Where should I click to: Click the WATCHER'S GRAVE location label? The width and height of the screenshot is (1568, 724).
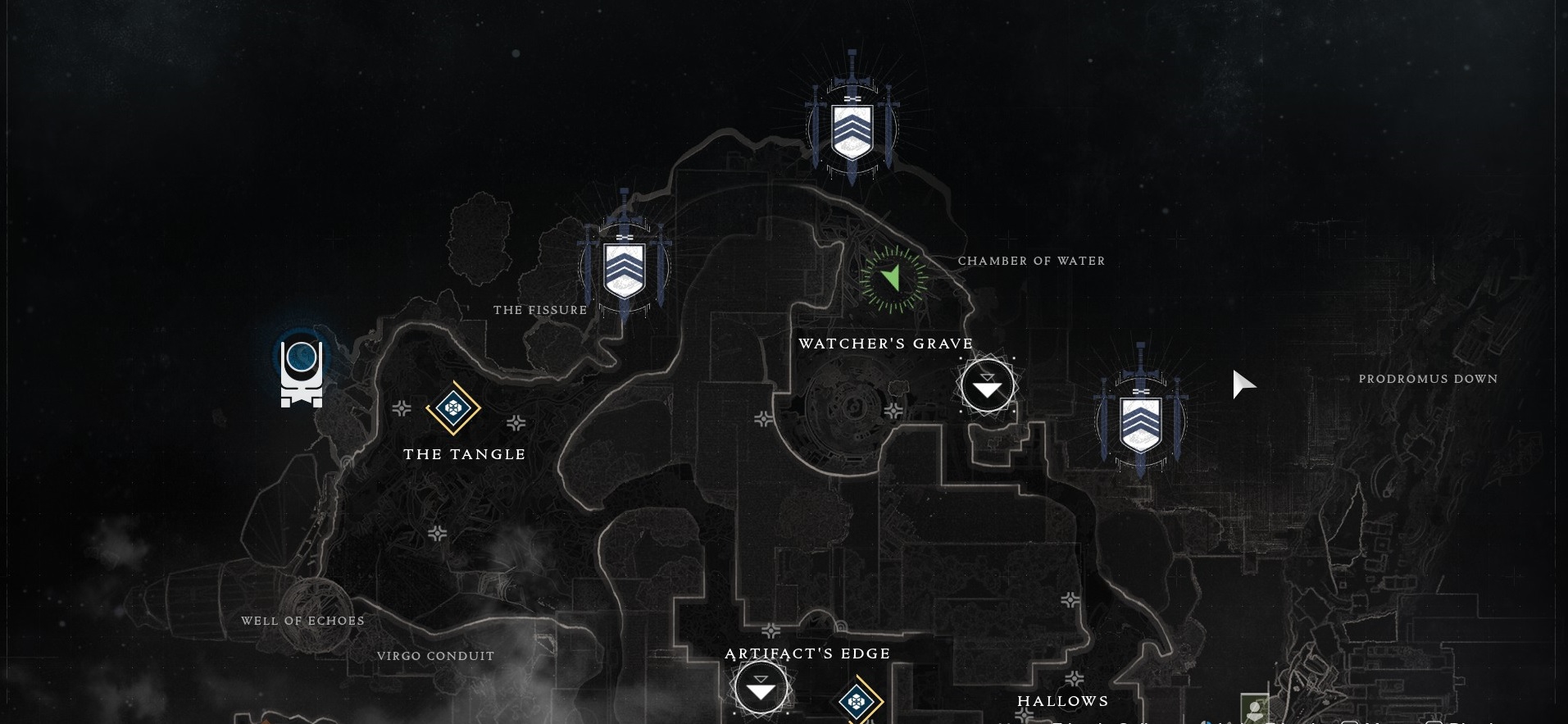886,344
